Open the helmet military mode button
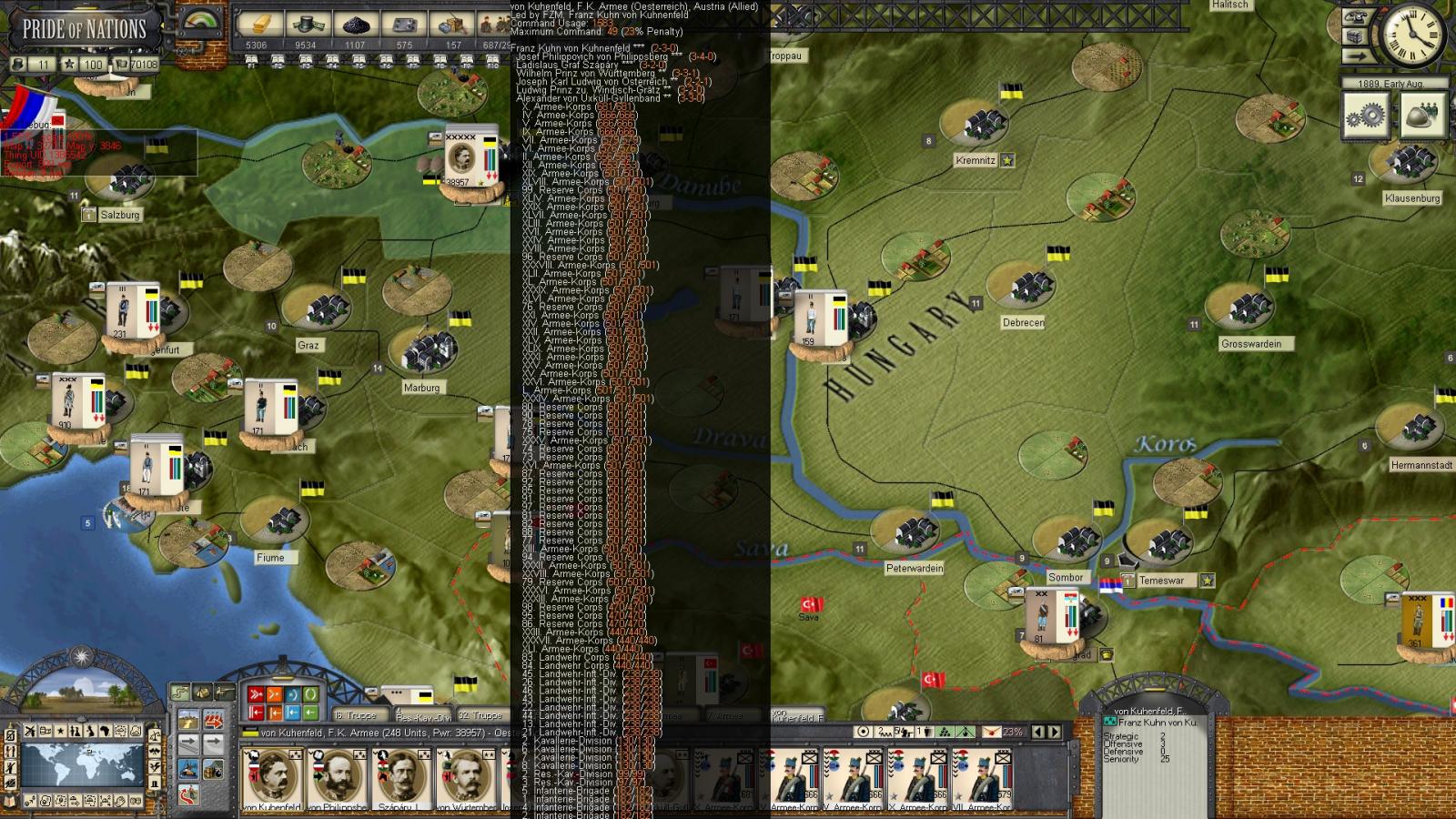Image resolution: width=1456 pixels, height=819 pixels. pos(1422,115)
